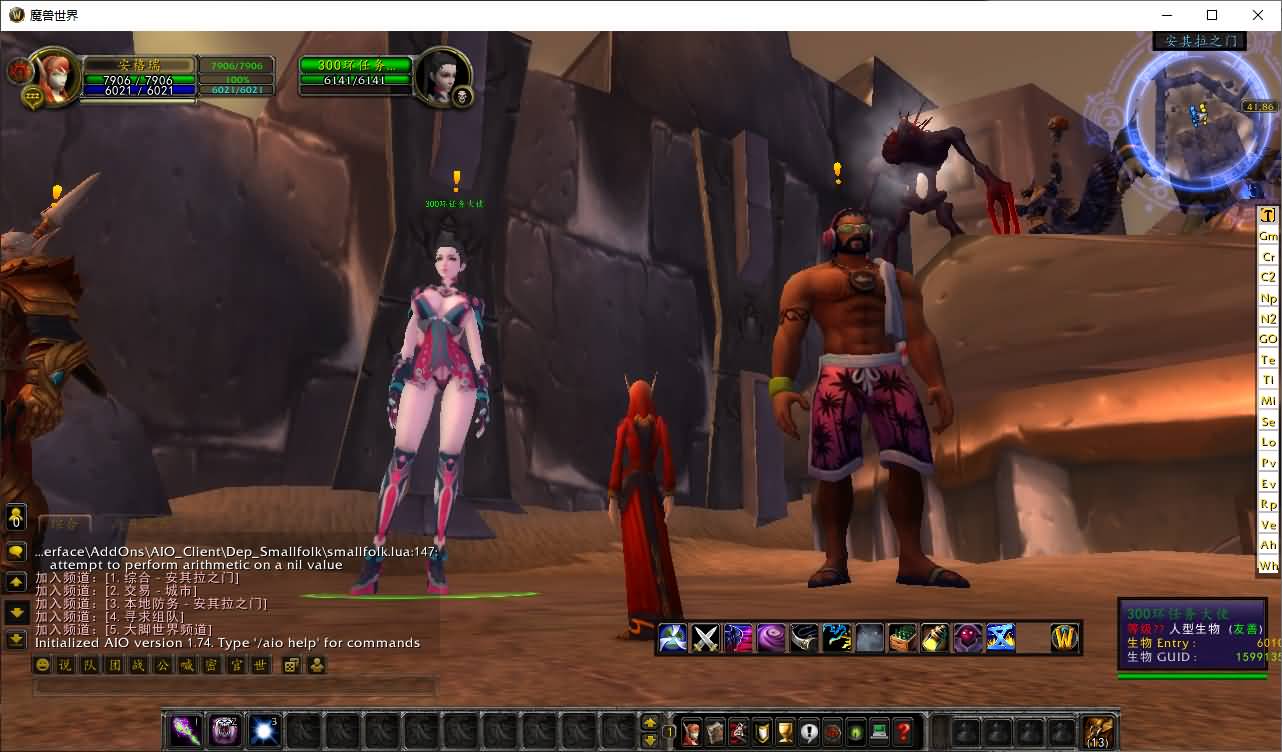Image resolution: width=1282 pixels, height=752 pixels.
Task: Click the chat input box
Action: (235, 687)
